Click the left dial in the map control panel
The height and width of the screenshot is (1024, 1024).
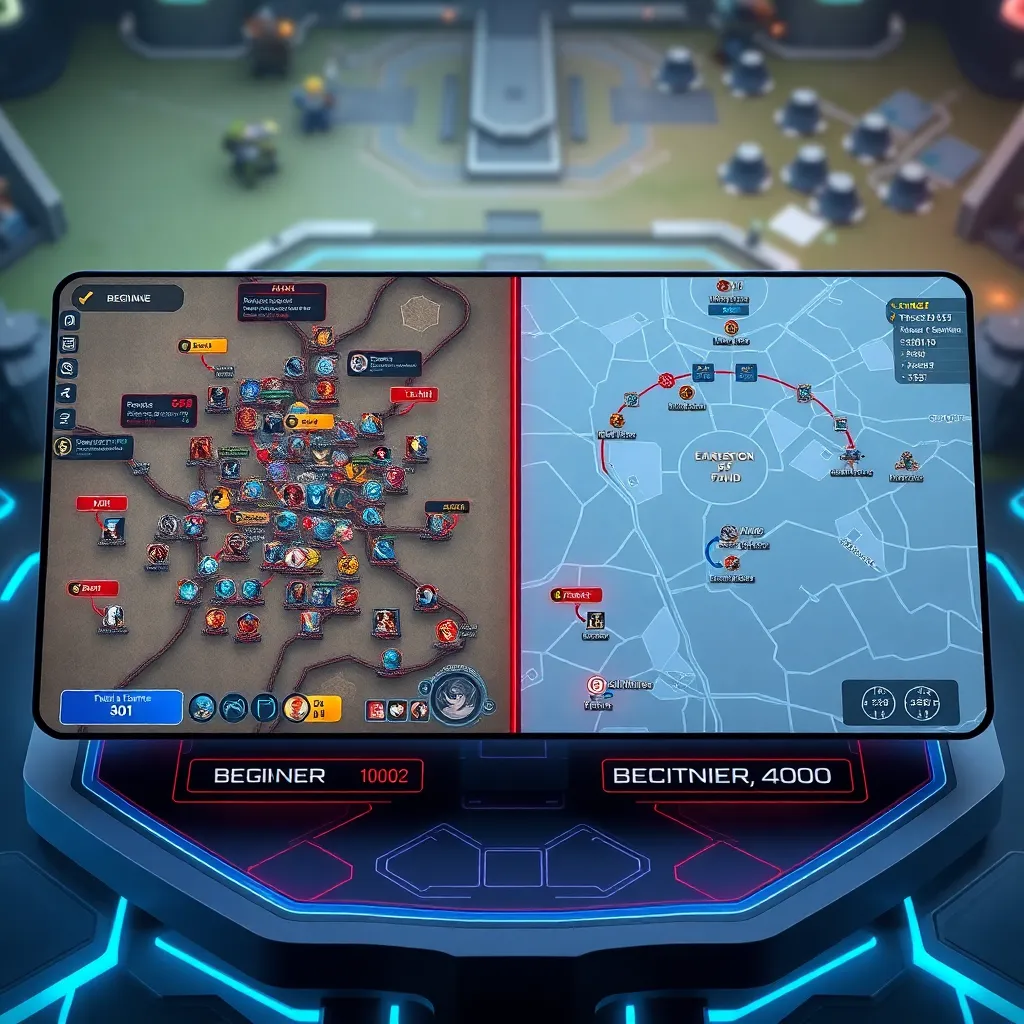pos(878,703)
